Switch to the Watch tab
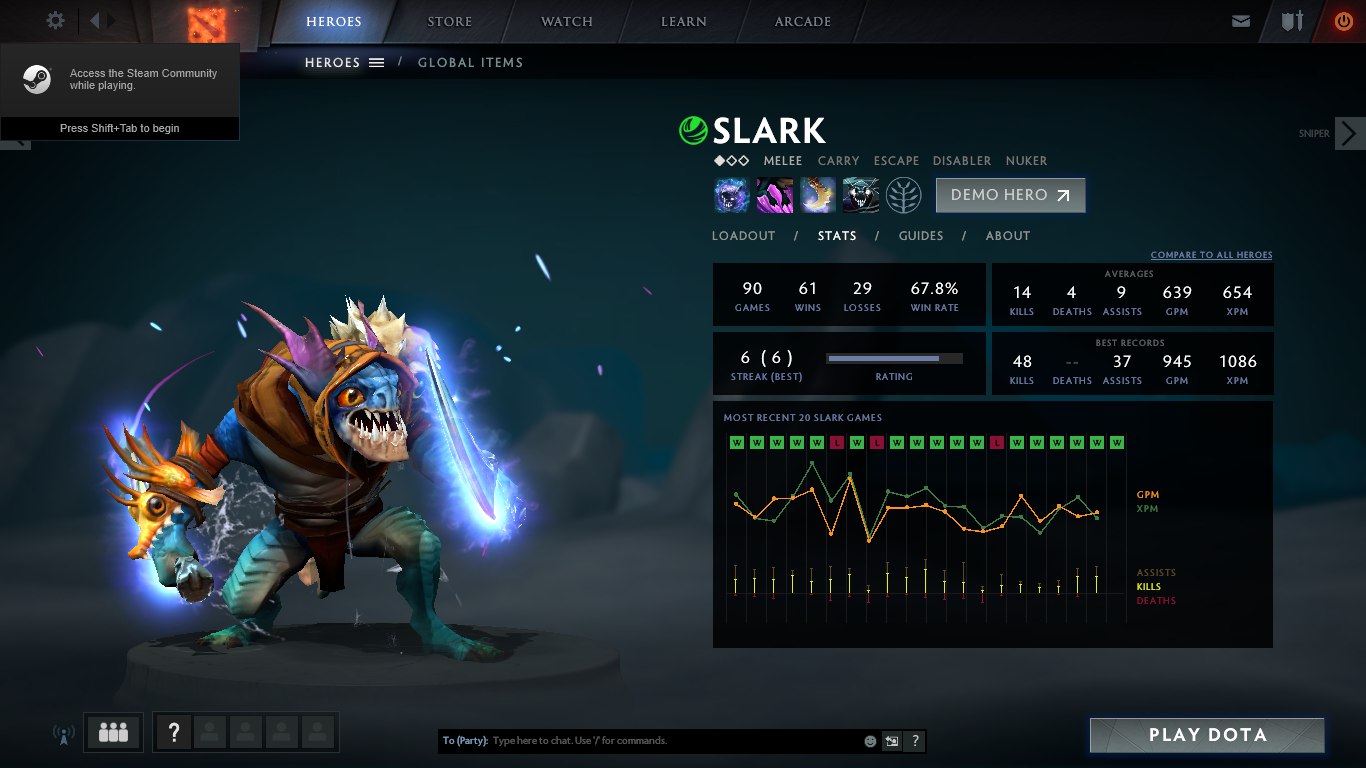This screenshot has height=768, width=1366. click(x=567, y=21)
